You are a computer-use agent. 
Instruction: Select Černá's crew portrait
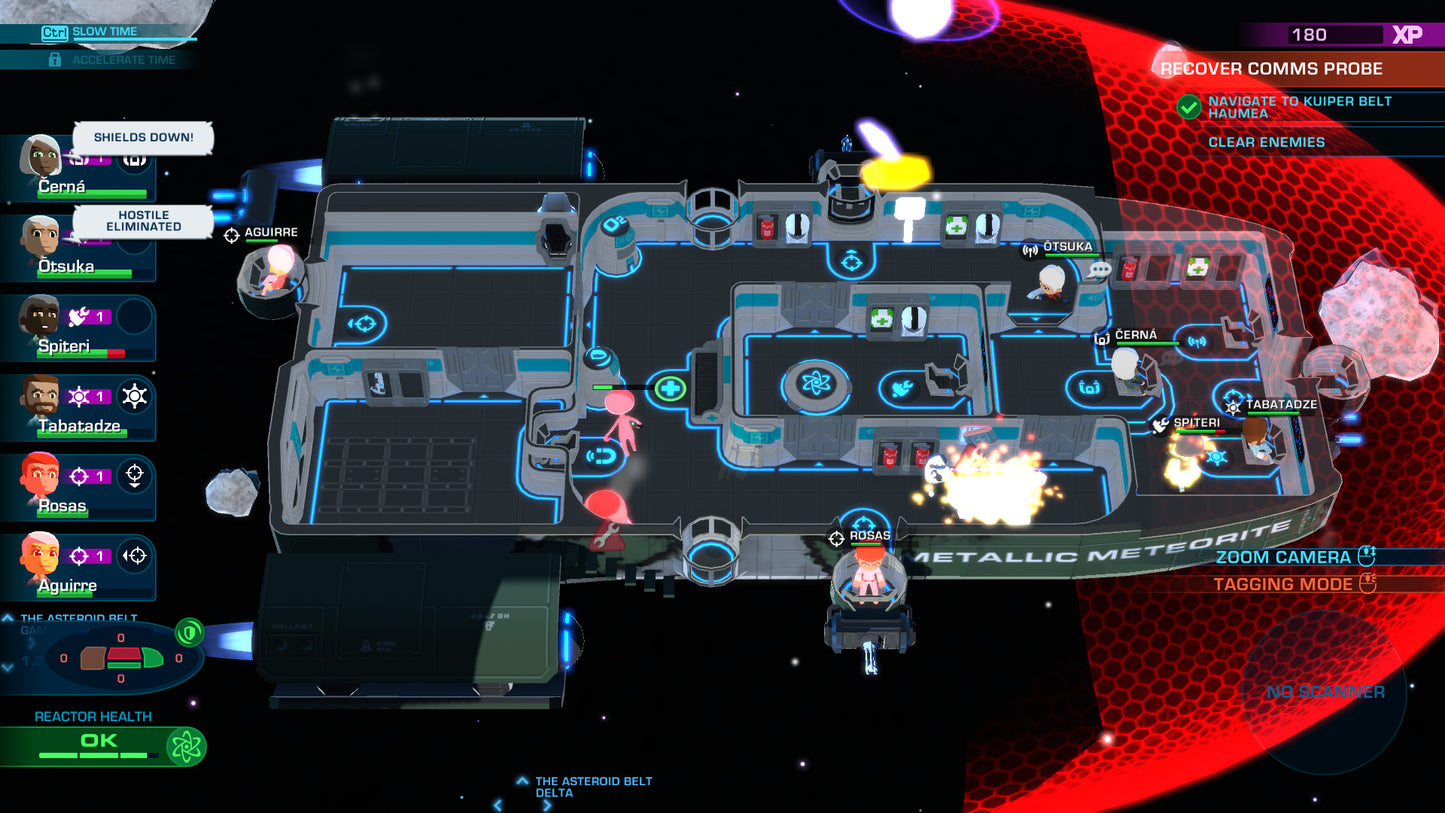click(x=42, y=158)
